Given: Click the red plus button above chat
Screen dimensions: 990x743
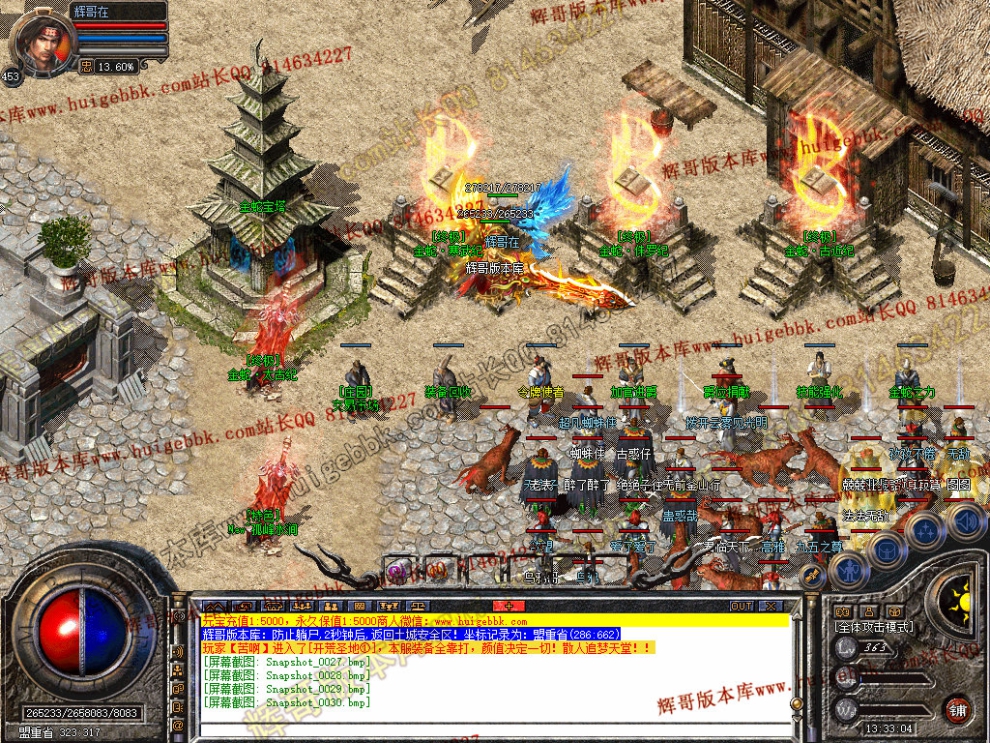Looking at the screenshot, I should pyautogui.click(x=508, y=606).
